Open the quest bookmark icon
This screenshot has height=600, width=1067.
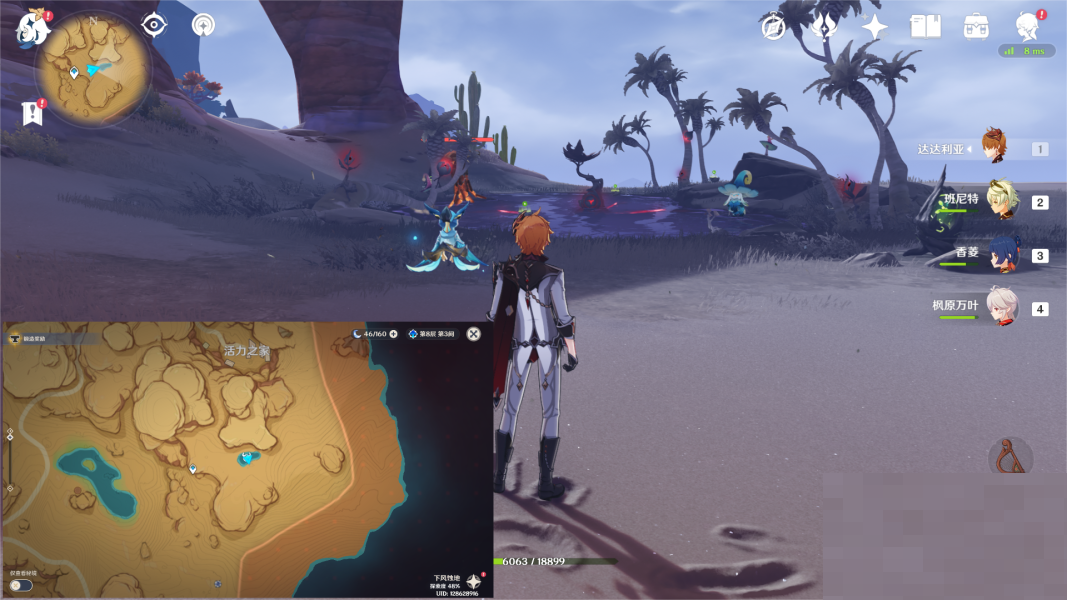(x=33, y=113)
